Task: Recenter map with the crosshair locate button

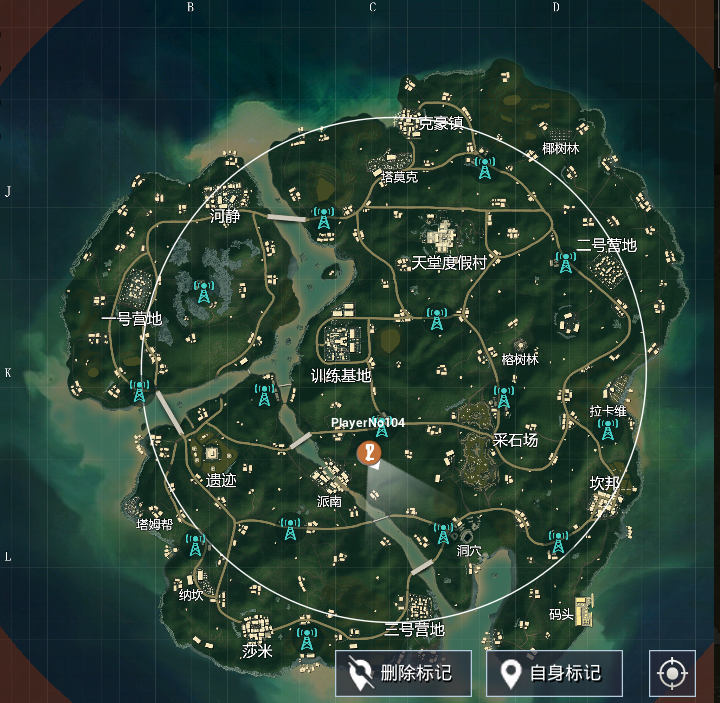Action: point(672,673)
